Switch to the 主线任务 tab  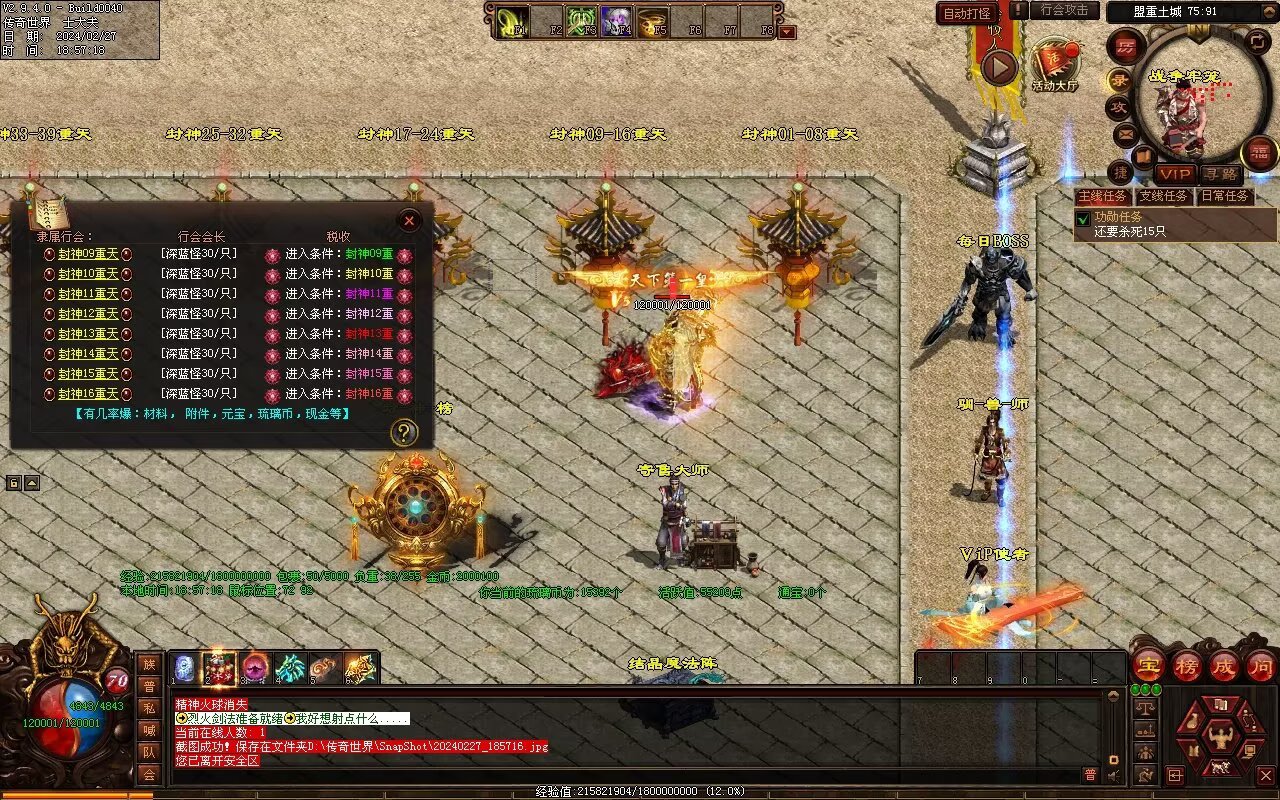pos(1102,196)
